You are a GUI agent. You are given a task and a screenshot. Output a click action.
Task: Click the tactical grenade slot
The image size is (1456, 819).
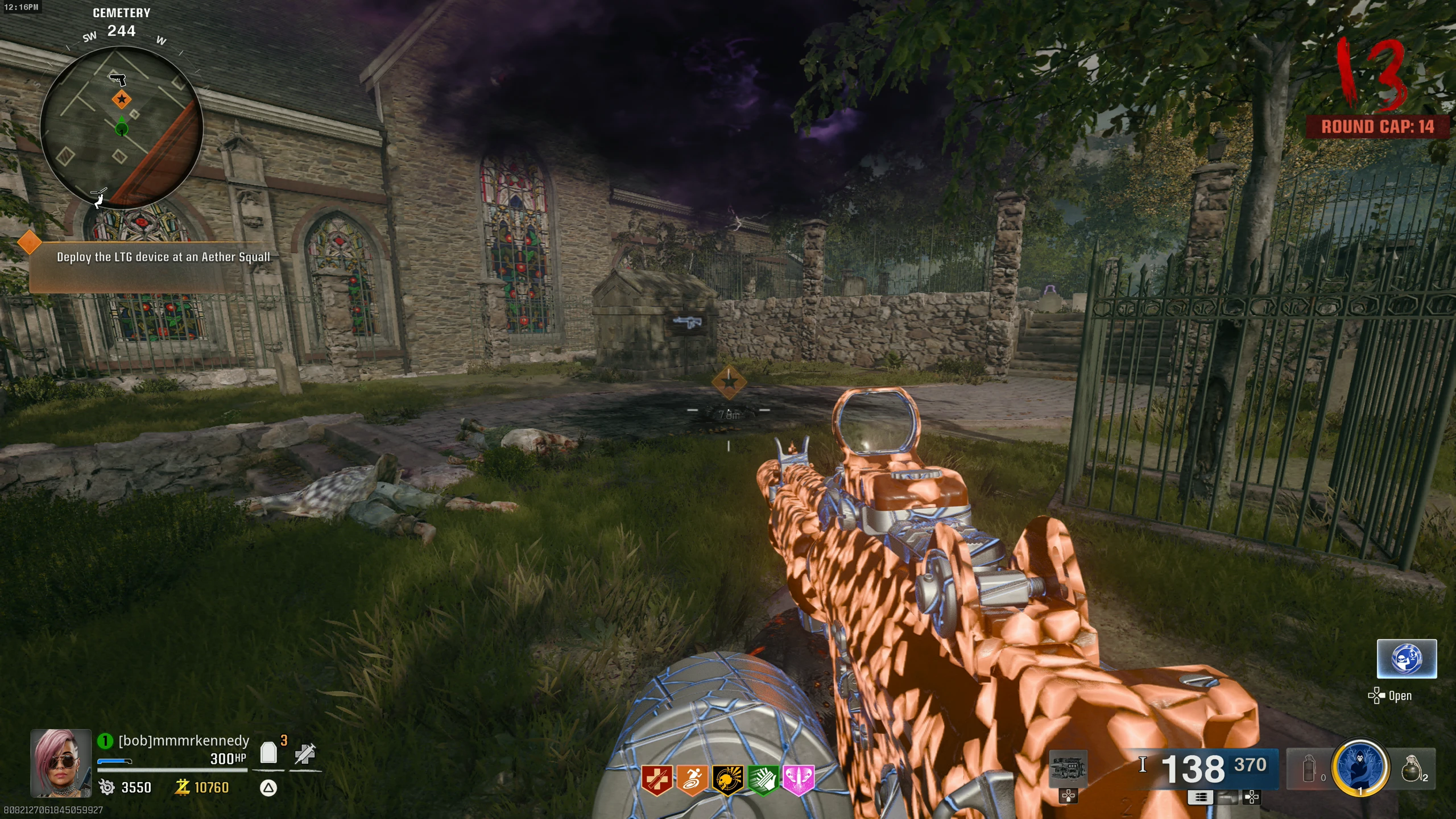point(1309,770)
